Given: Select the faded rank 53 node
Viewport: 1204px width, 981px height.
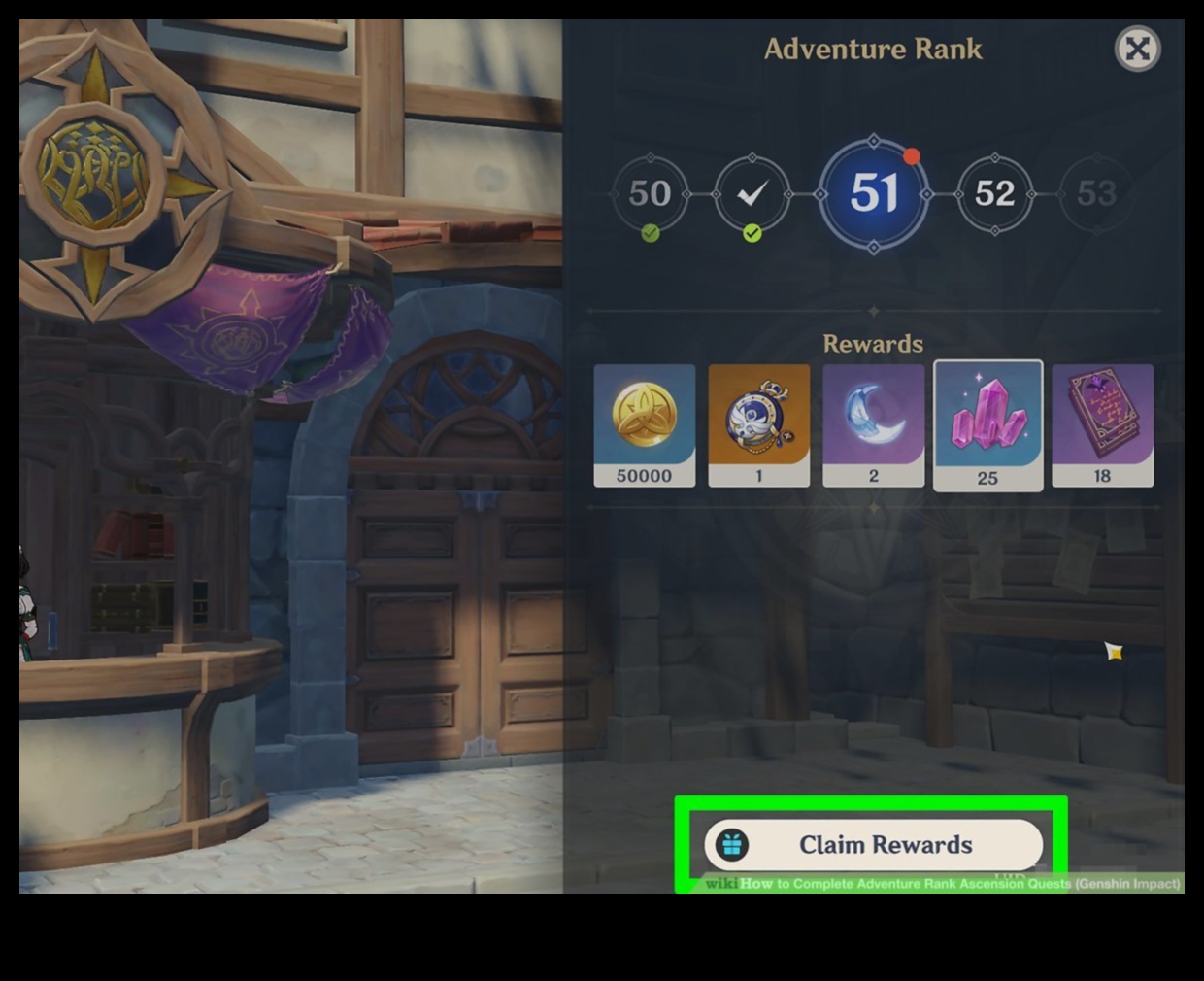Looking at the screenshot, I should point(1096,194).
